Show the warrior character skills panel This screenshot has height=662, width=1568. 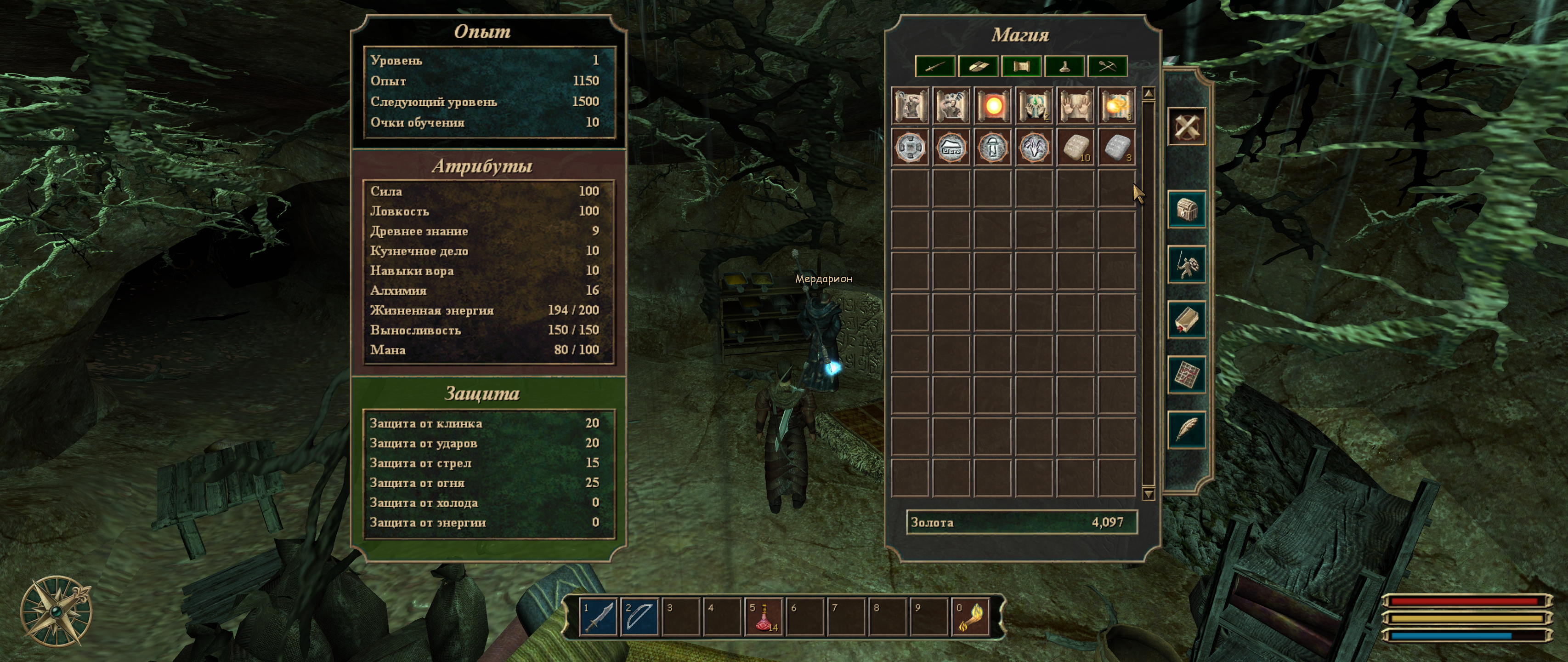[x=1186, y=264]
